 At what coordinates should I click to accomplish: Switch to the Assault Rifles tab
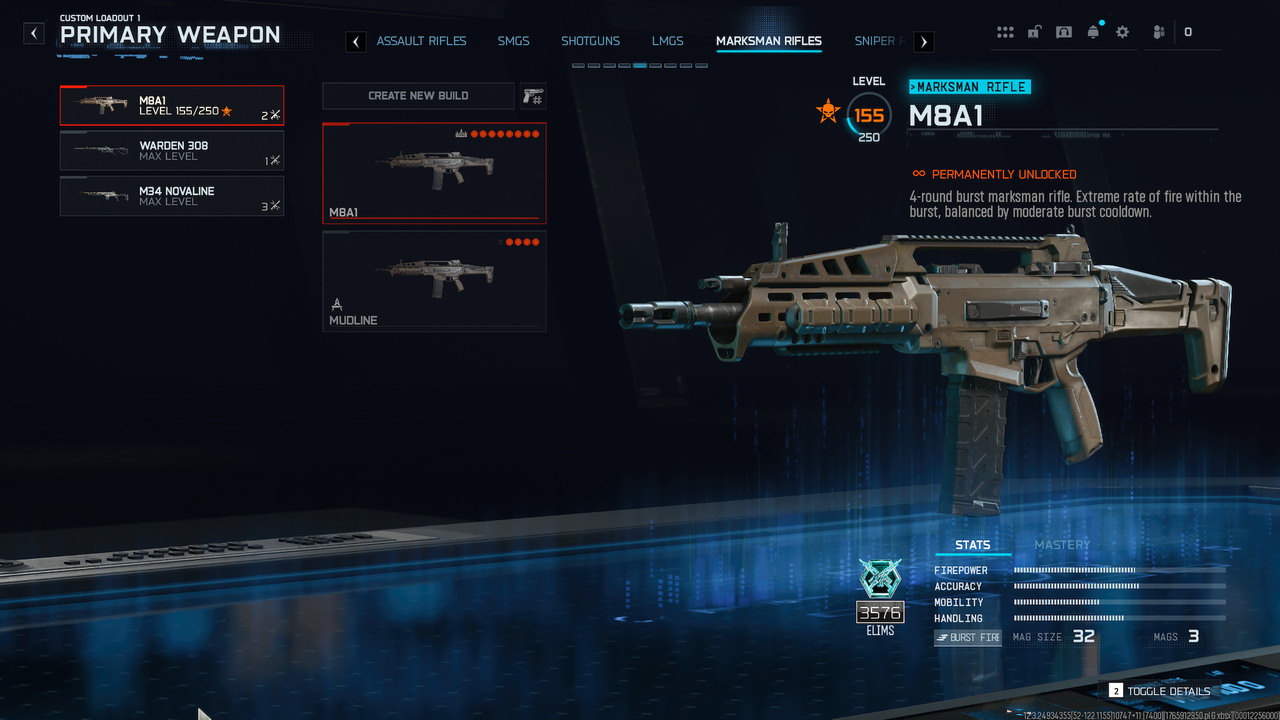pyautogui.click(x=421, y=41)
